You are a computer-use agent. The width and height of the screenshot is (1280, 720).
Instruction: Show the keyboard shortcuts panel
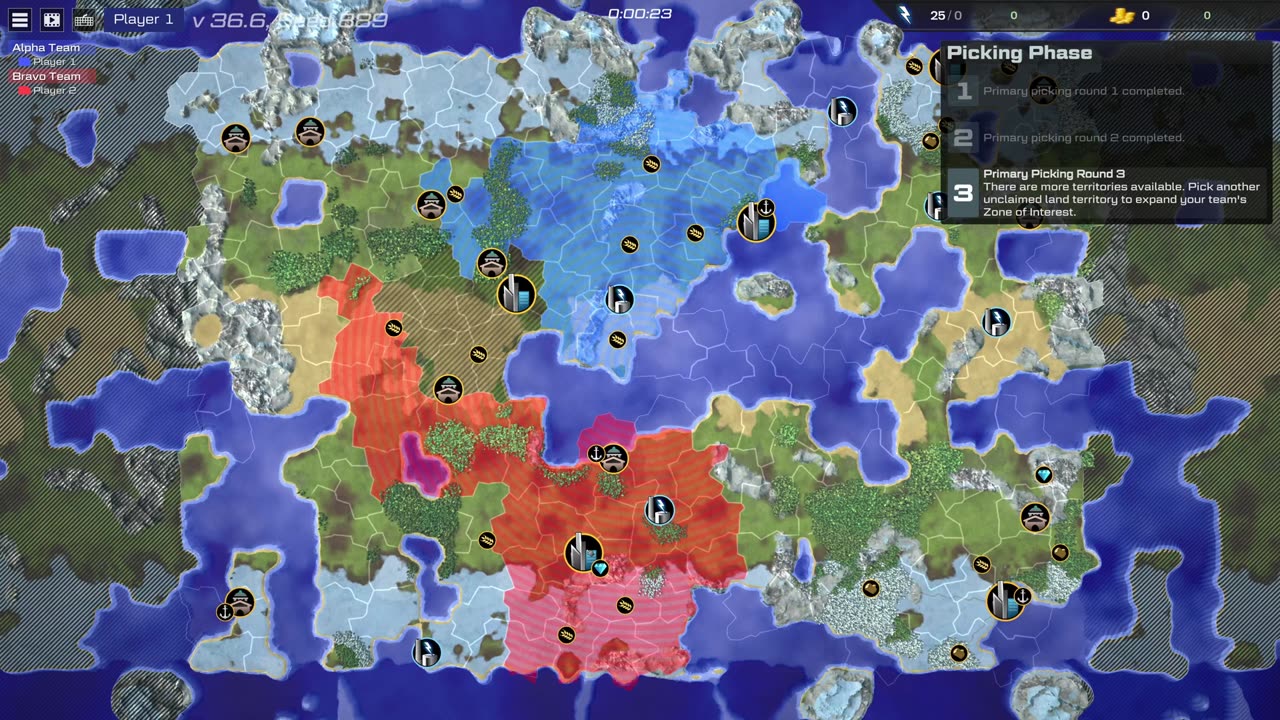[x=85, y=19]
